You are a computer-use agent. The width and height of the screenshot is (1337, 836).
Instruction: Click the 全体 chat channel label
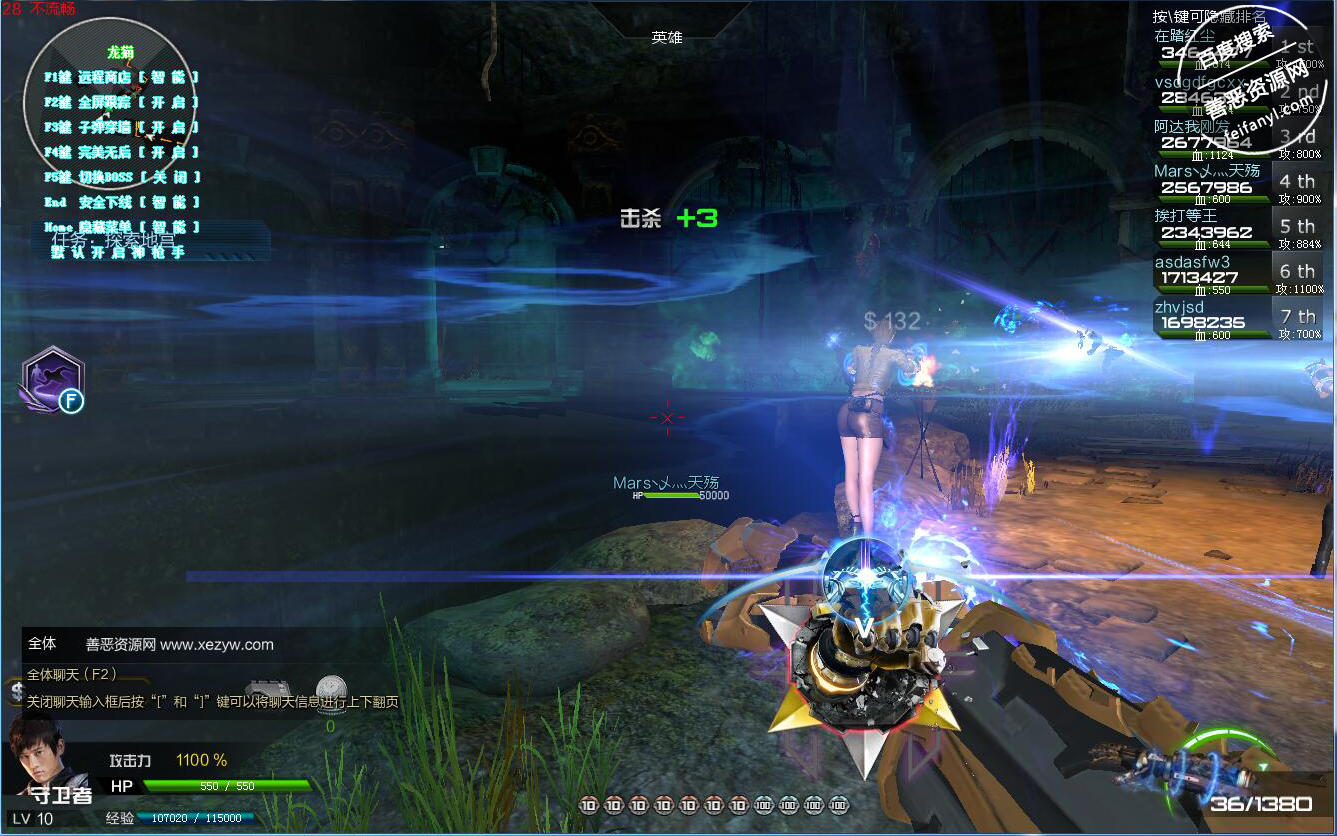42,644
